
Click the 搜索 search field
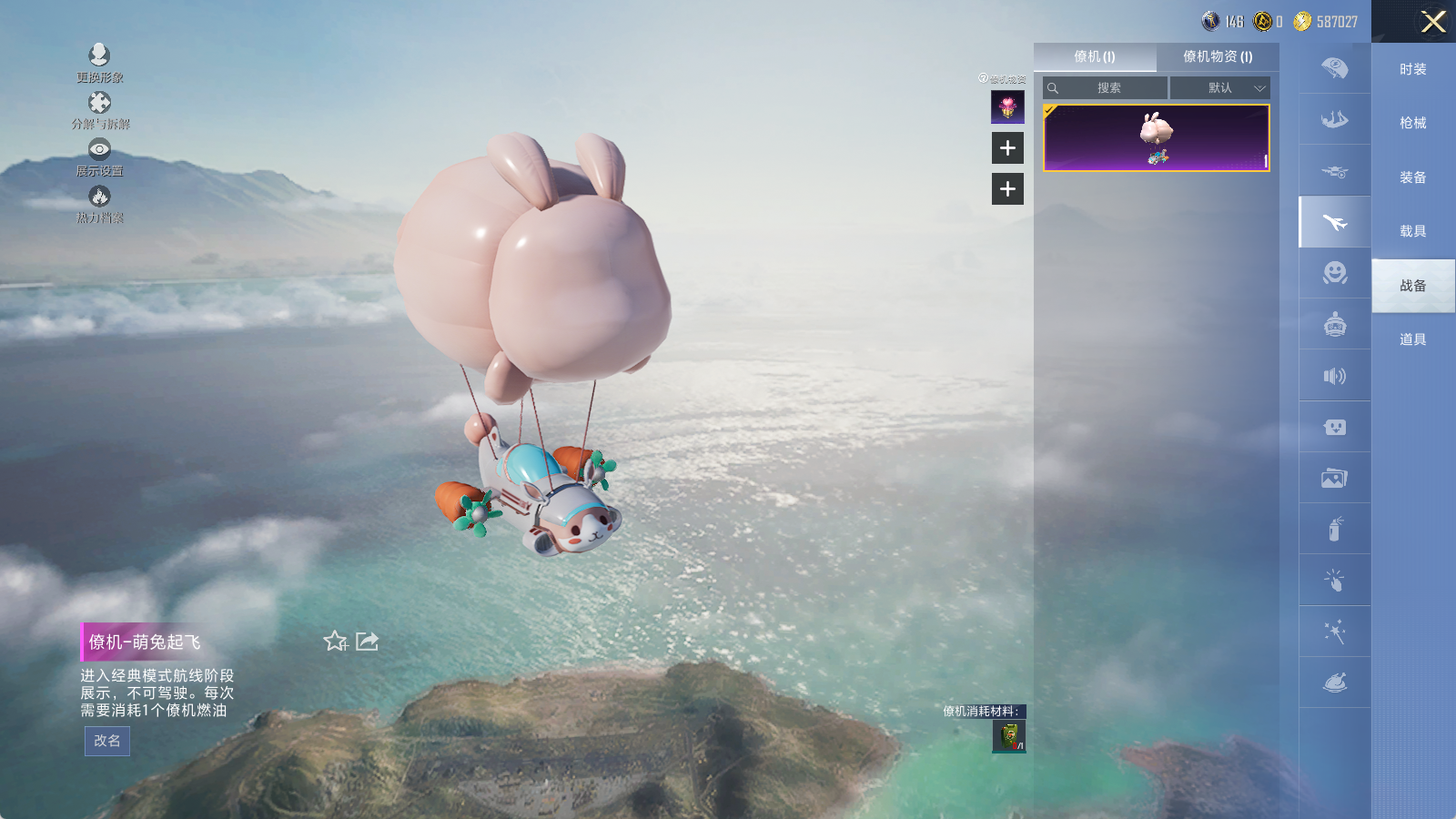(1107, 88)
